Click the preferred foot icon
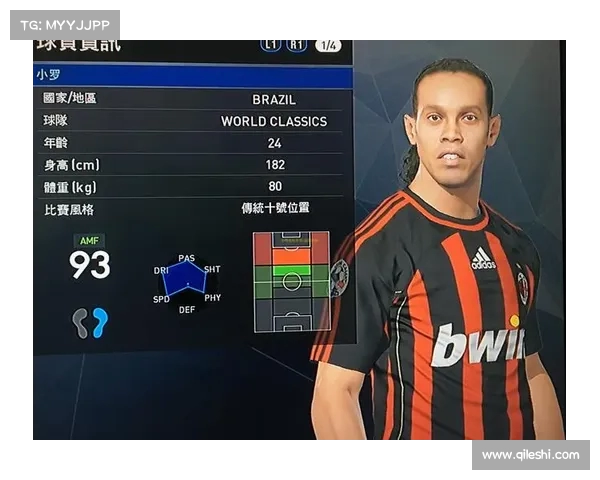This screenshot has height=480, width=600. click(x=90, y=321)
